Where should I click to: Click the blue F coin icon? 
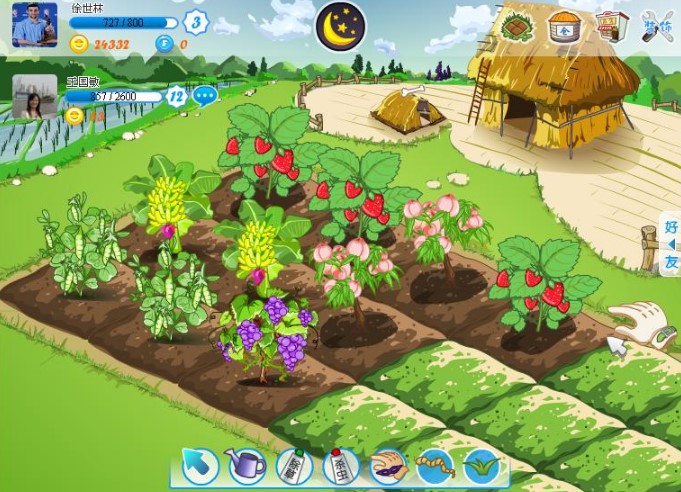click(163, 44)
